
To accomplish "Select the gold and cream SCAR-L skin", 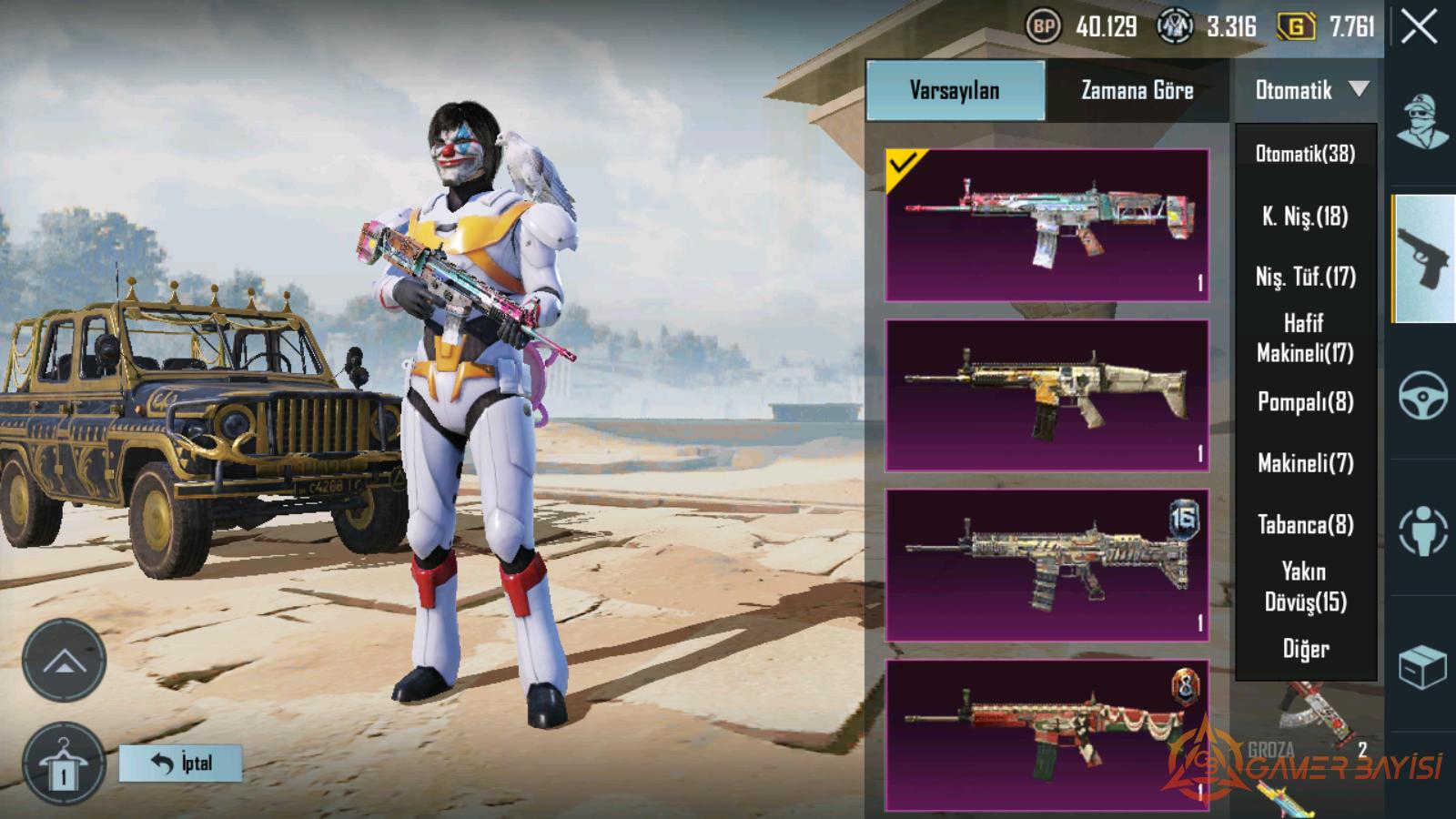I will (x=1046, y=395).
